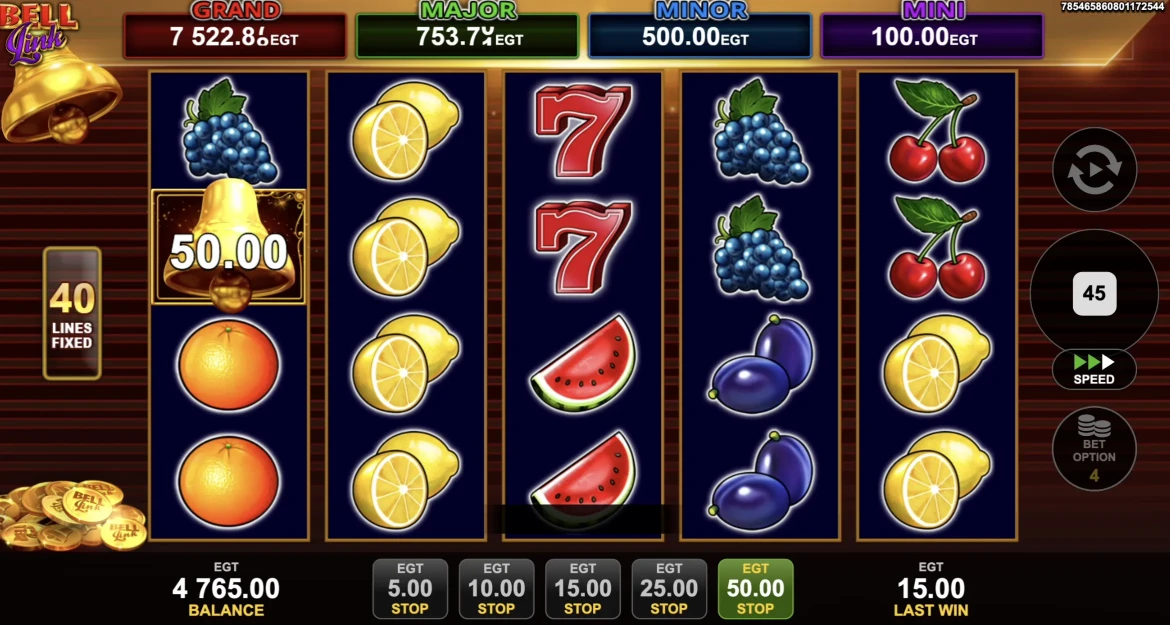The height and width of the screenshot is (625, 1170).
Task: Change the spin speed setting
Action: (1094, 369)
